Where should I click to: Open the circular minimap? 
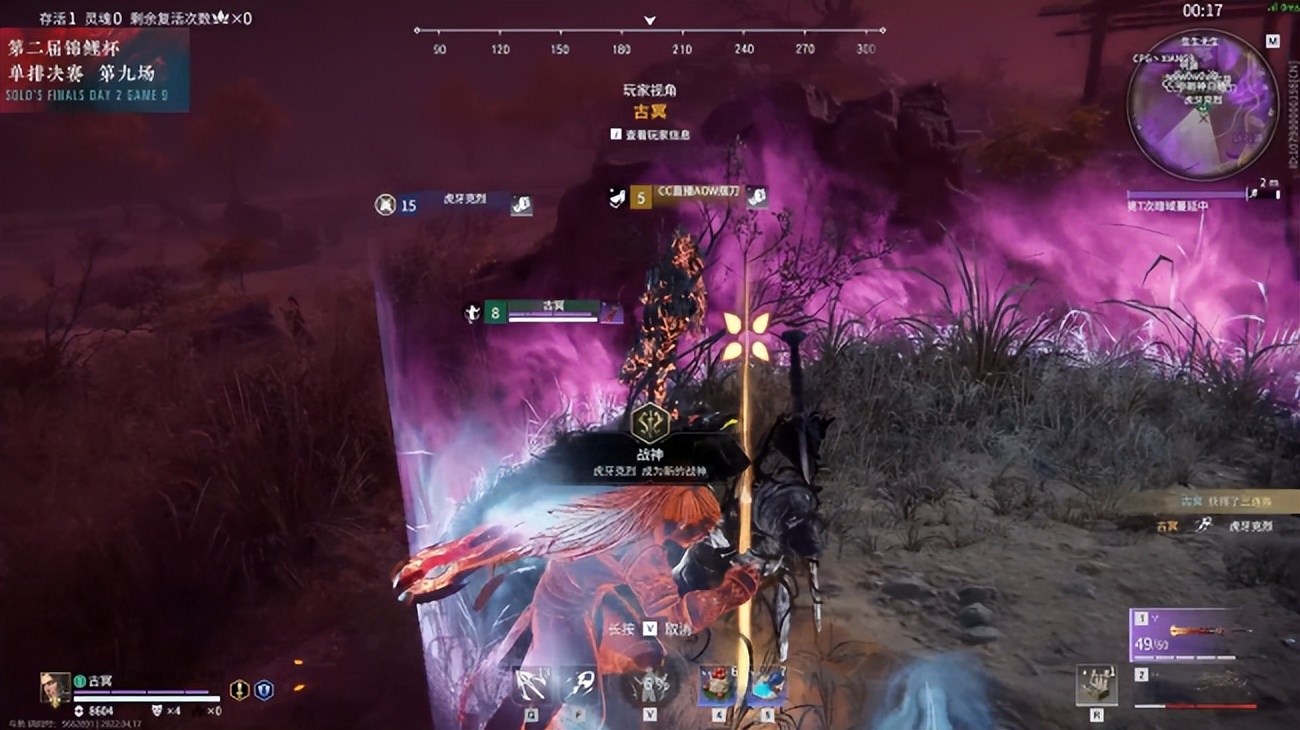point(1201,104)
